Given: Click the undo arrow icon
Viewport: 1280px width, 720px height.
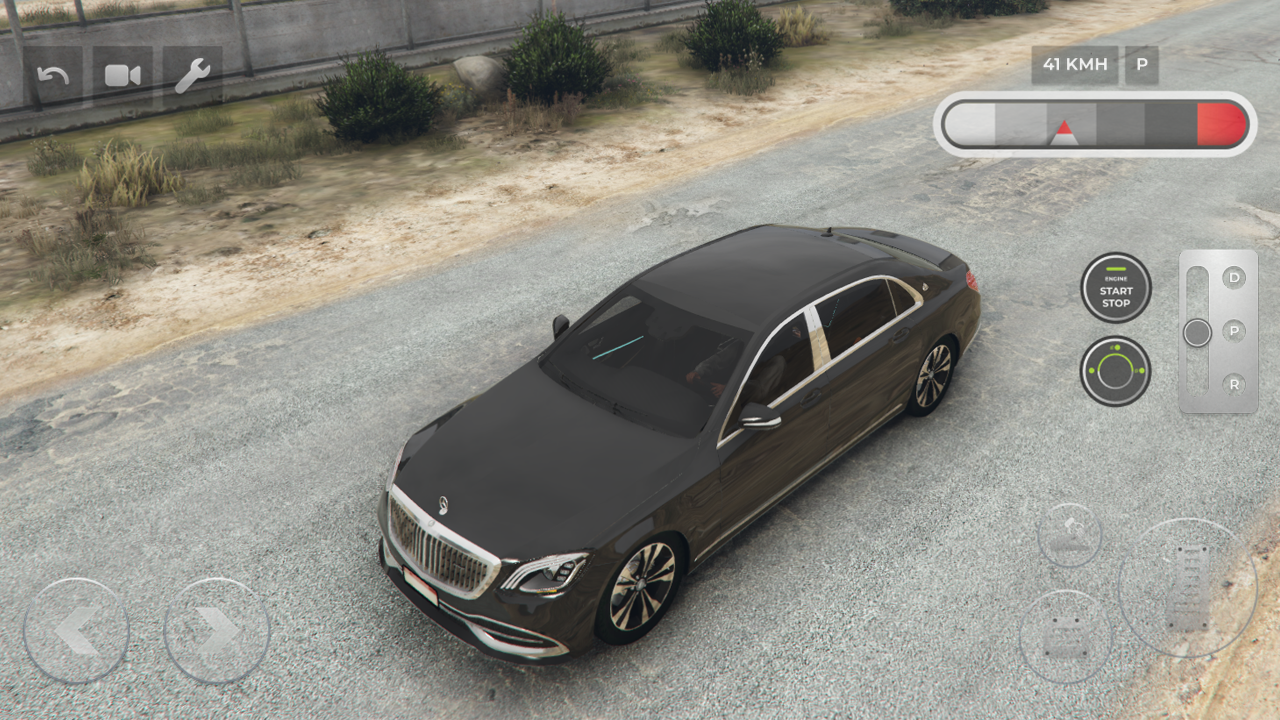Looking at the screenshot, I should 55,72.
